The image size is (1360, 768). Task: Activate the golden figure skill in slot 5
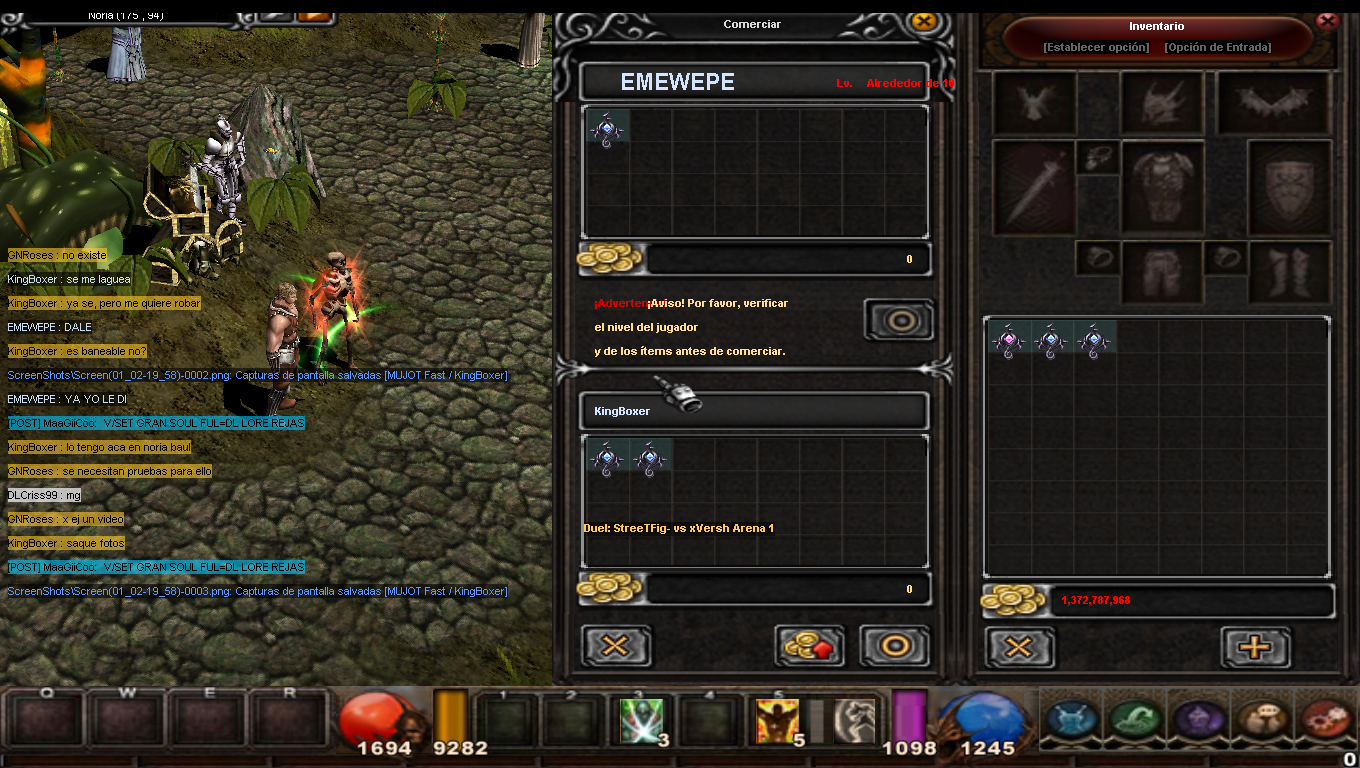pyautogui.click(x=777, y=720)
